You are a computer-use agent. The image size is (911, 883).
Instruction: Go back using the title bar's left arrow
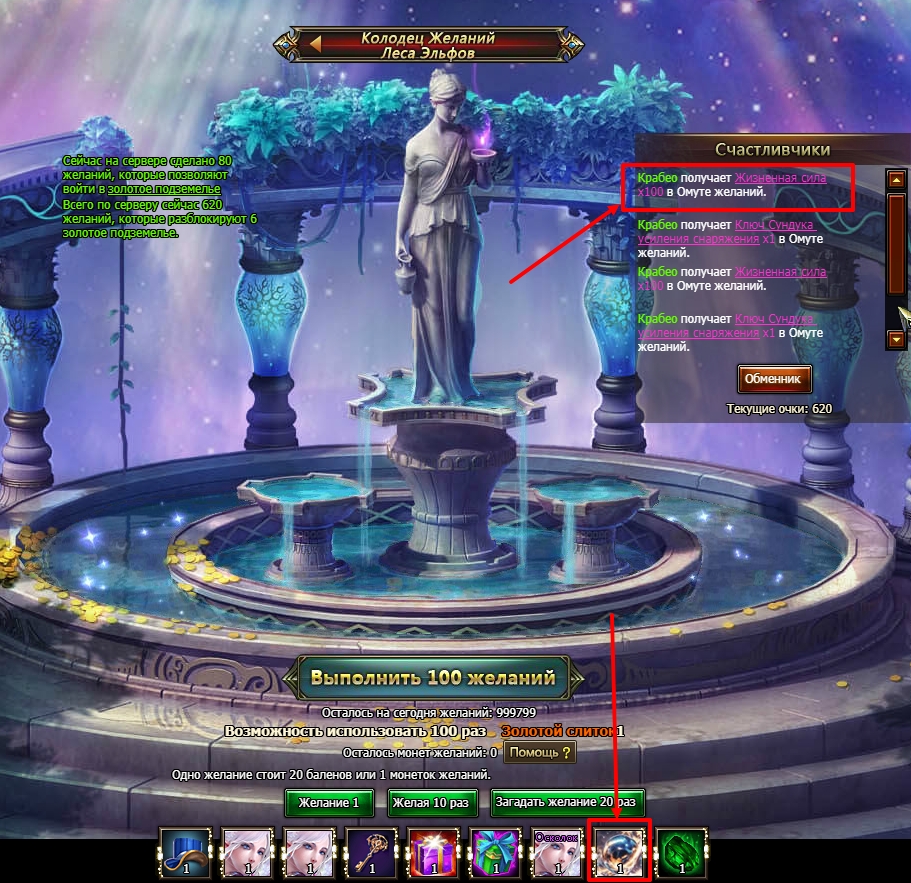(316, 43)
